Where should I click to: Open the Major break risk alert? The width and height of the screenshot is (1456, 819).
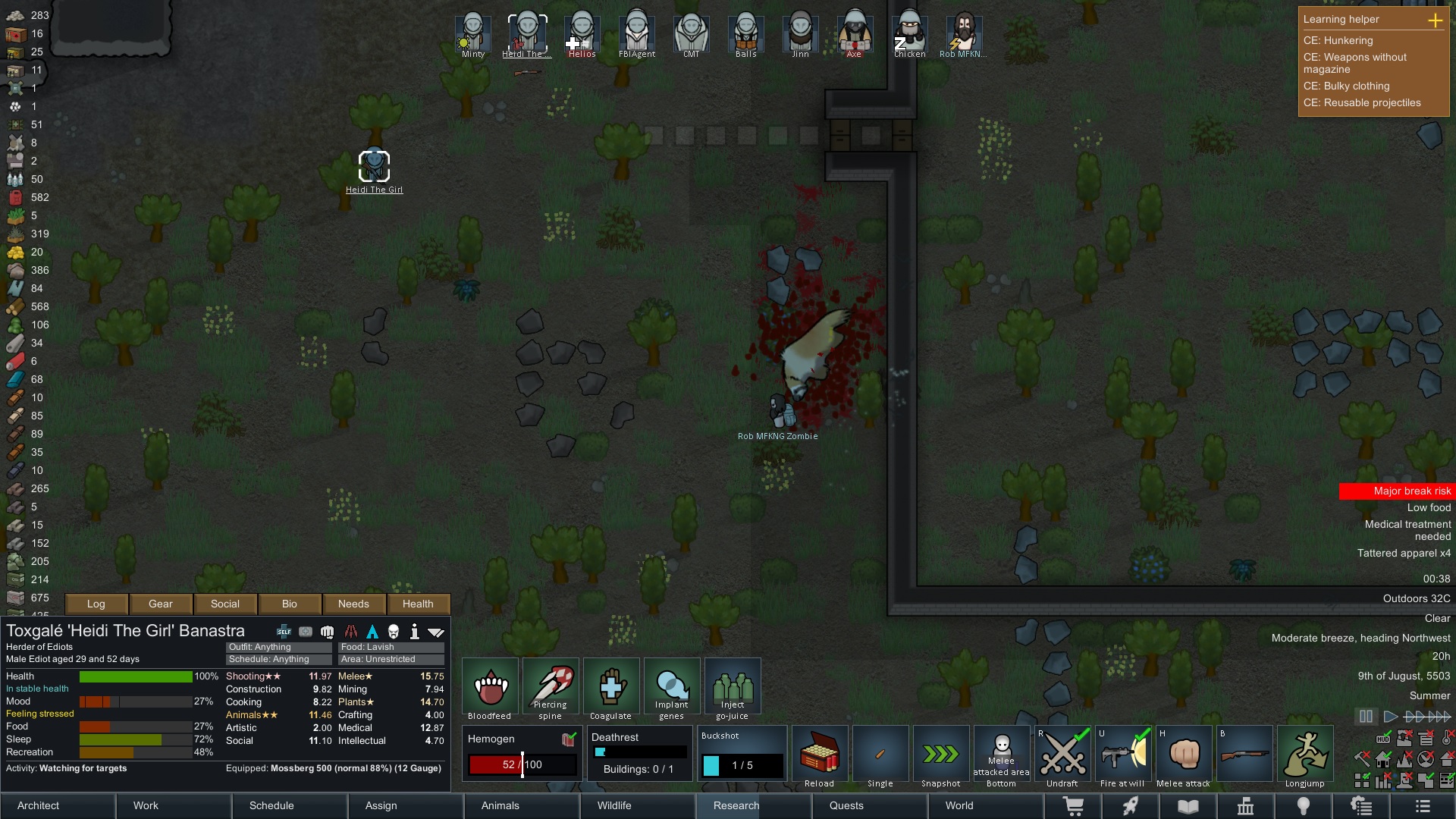[x=1395, y=491]
